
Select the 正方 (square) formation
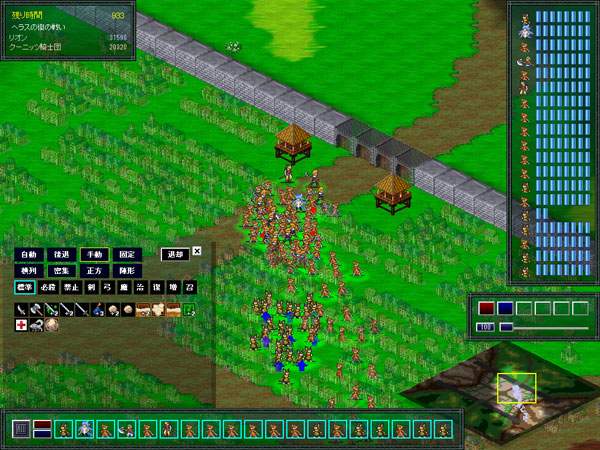[x=94, y=271]
